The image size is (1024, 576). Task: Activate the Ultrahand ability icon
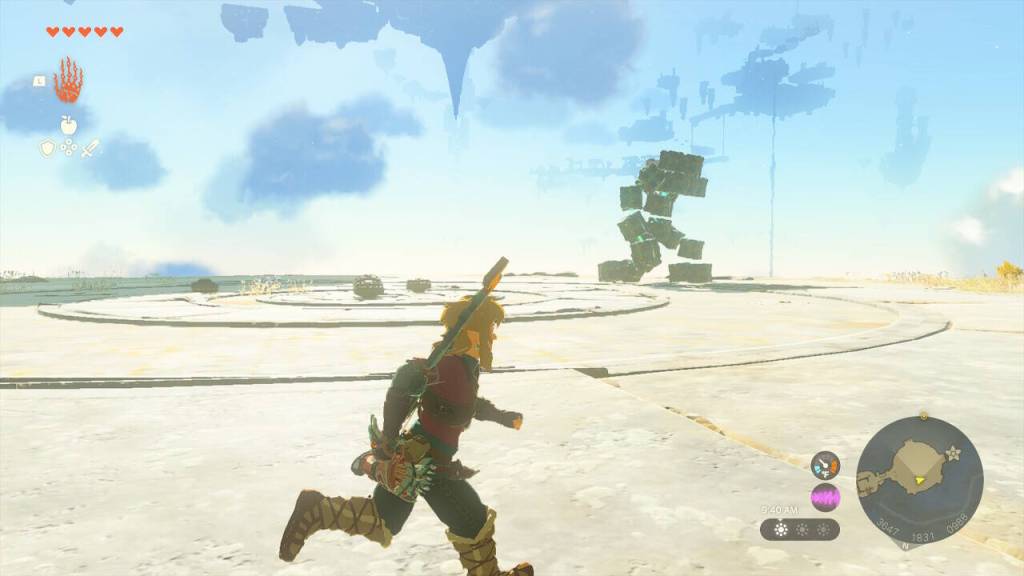(68, 81)
